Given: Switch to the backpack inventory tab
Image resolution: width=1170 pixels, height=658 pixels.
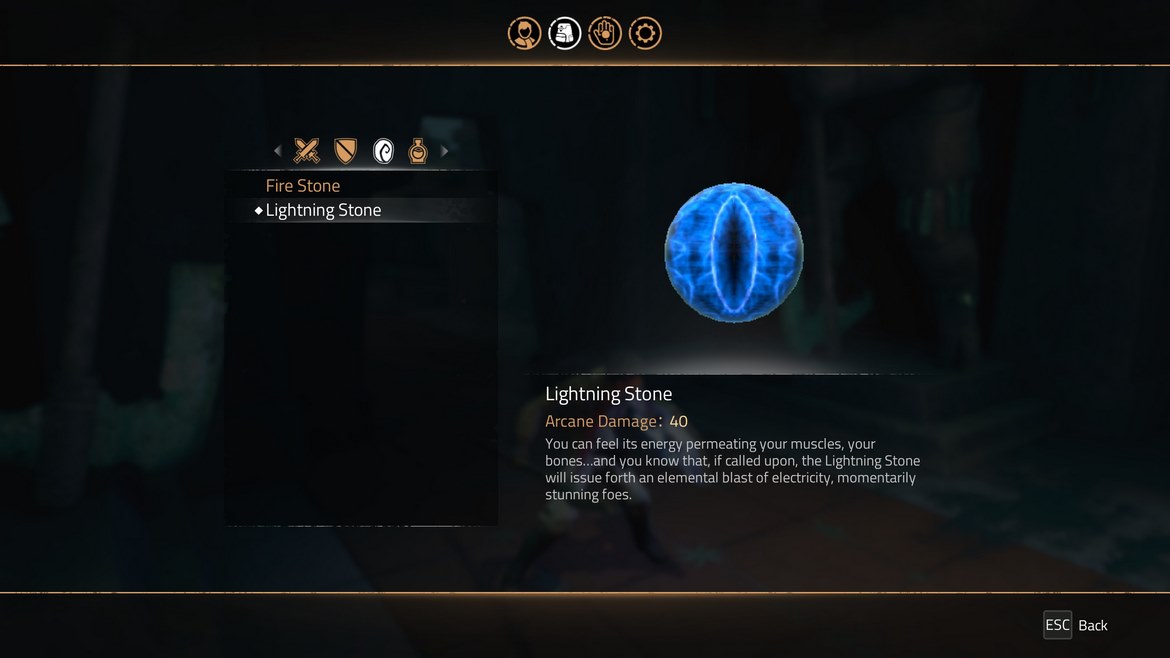Looking at the screenshot, I should point(565,34).
